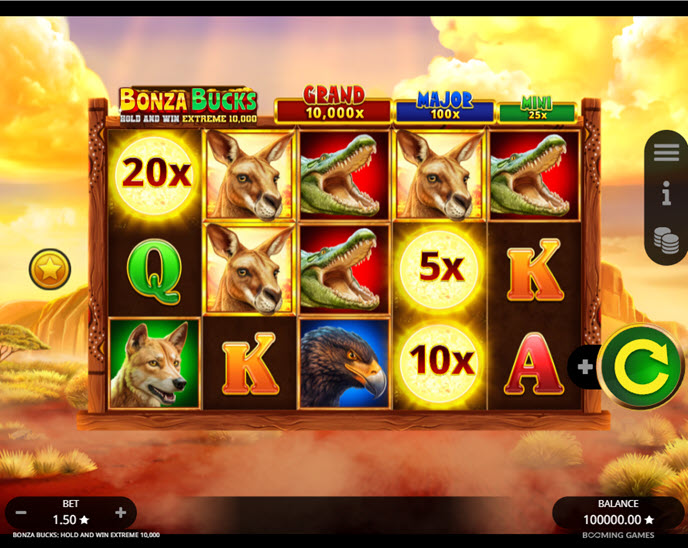
Task: Open the coin stack bet settings
Action: click(x=666, y=240)
